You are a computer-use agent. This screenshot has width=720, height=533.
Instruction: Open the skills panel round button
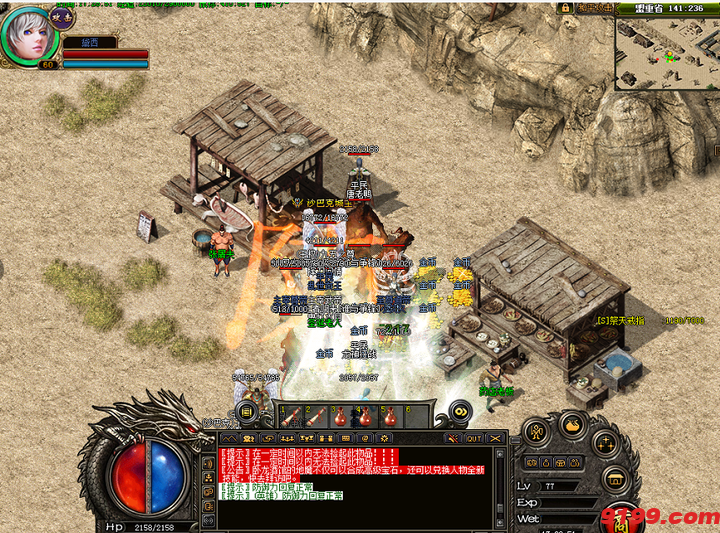(603, 443)
